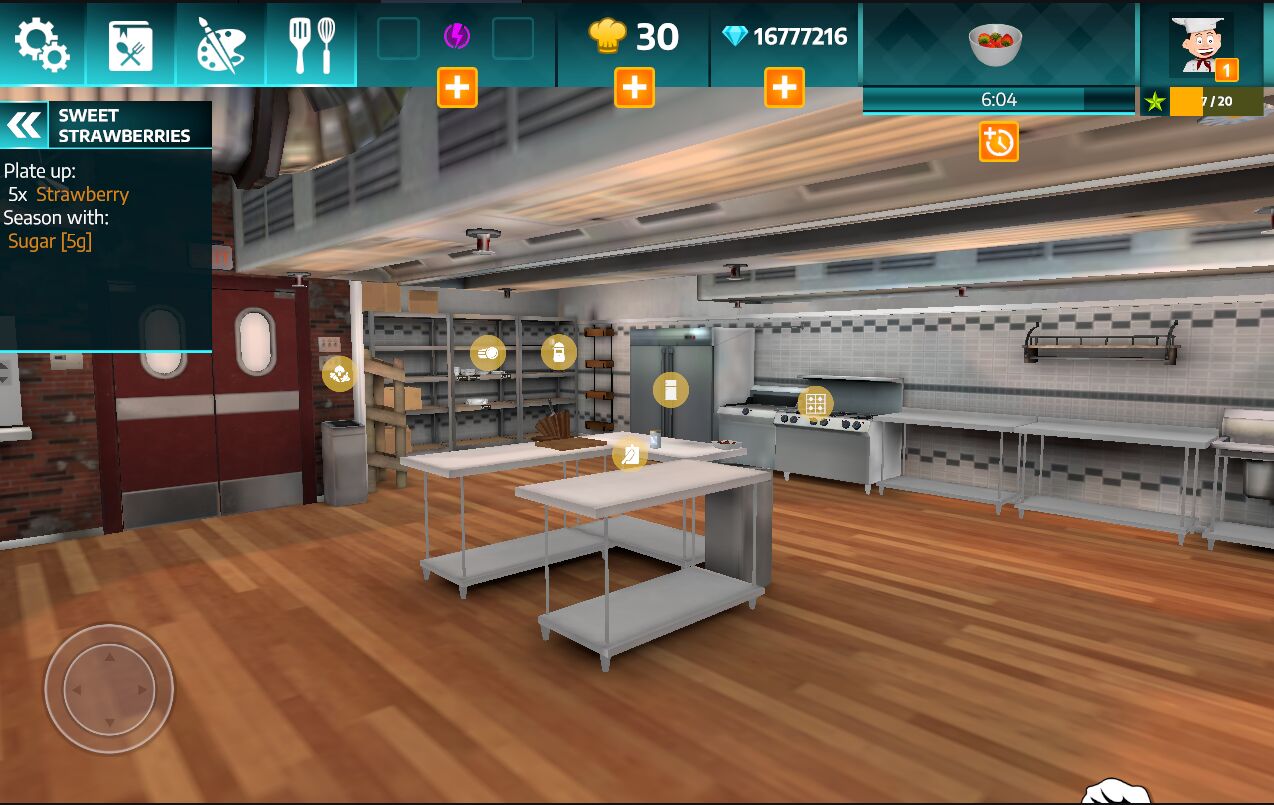Buy more chef hat coins
Image resolution: width=1274 pixels, height=805 pixels.
(x=635, y=88)
